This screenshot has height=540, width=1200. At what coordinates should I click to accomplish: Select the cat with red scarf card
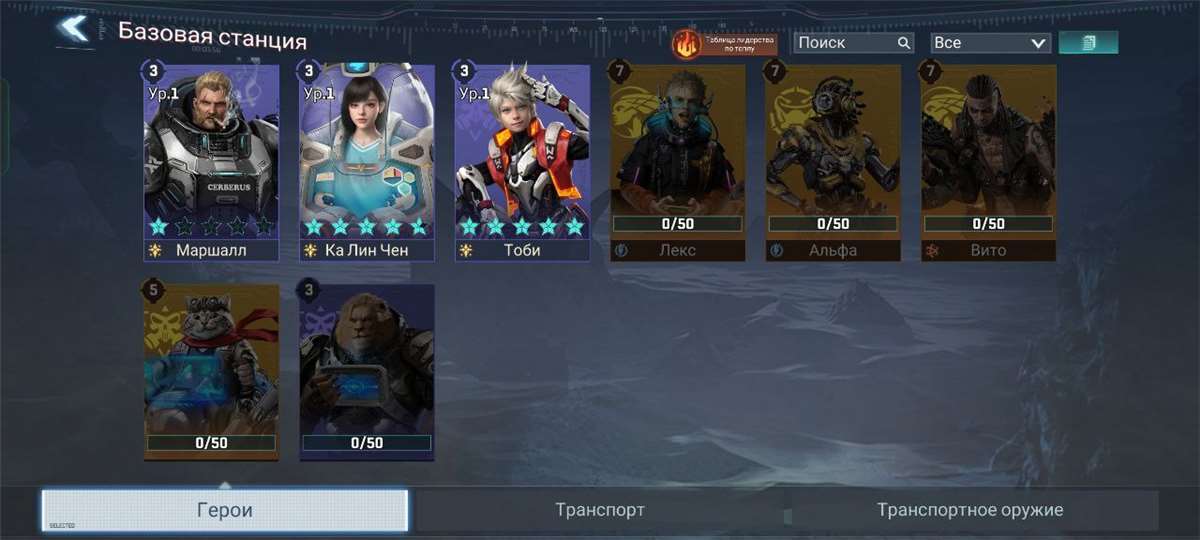[211, 372]
